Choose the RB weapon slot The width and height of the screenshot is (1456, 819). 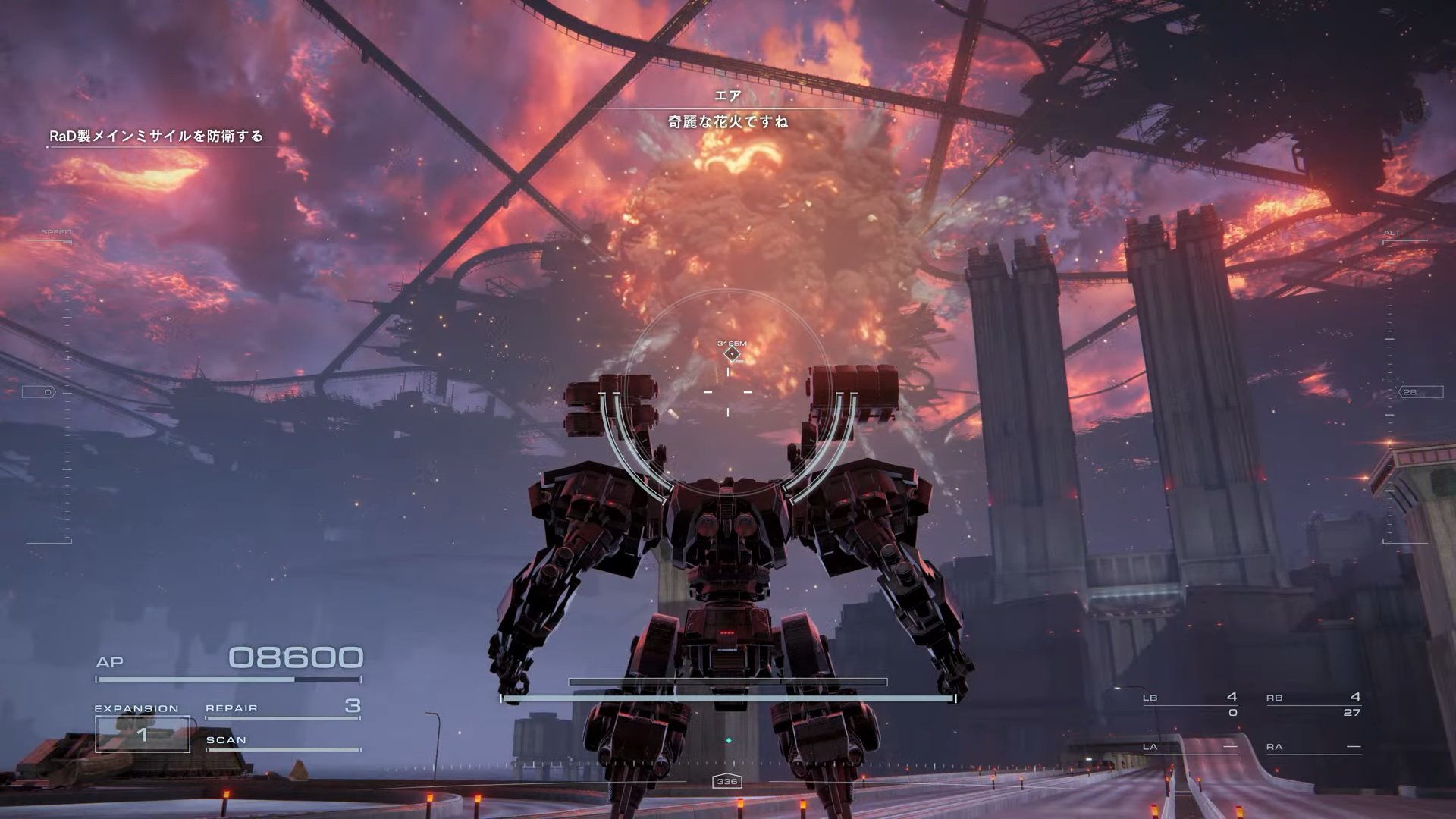1313,704
